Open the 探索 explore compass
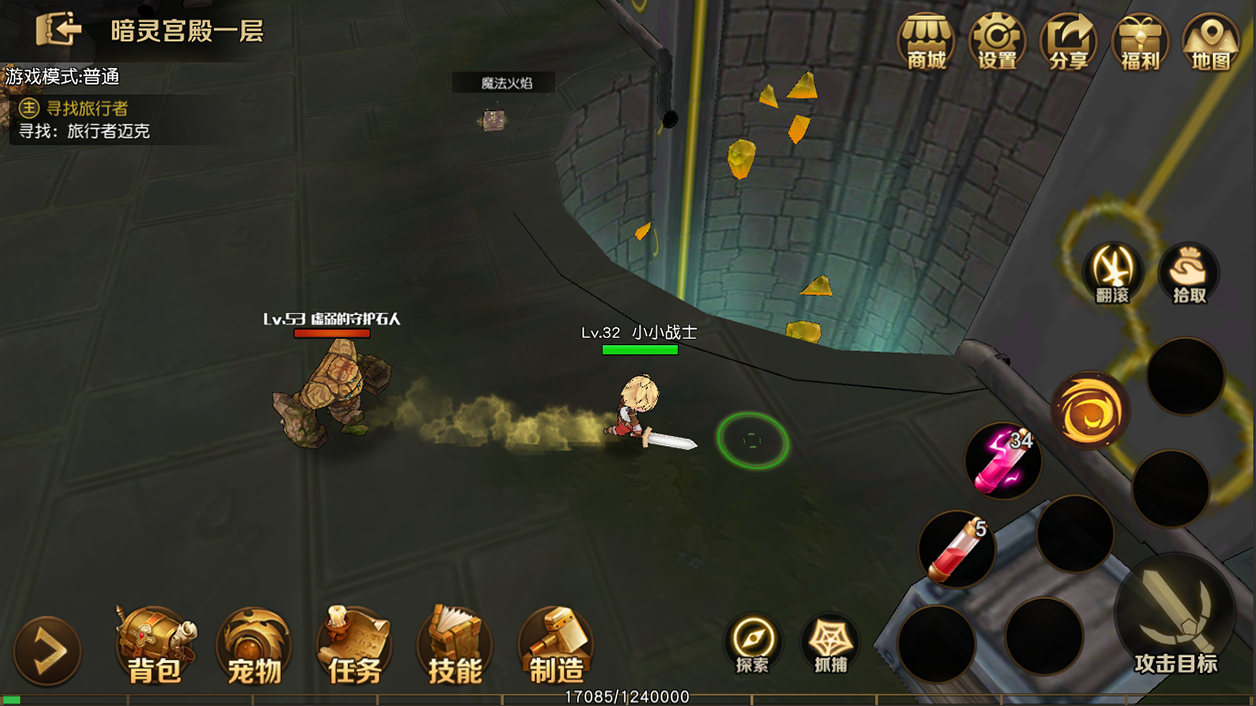 click(753, 642)
